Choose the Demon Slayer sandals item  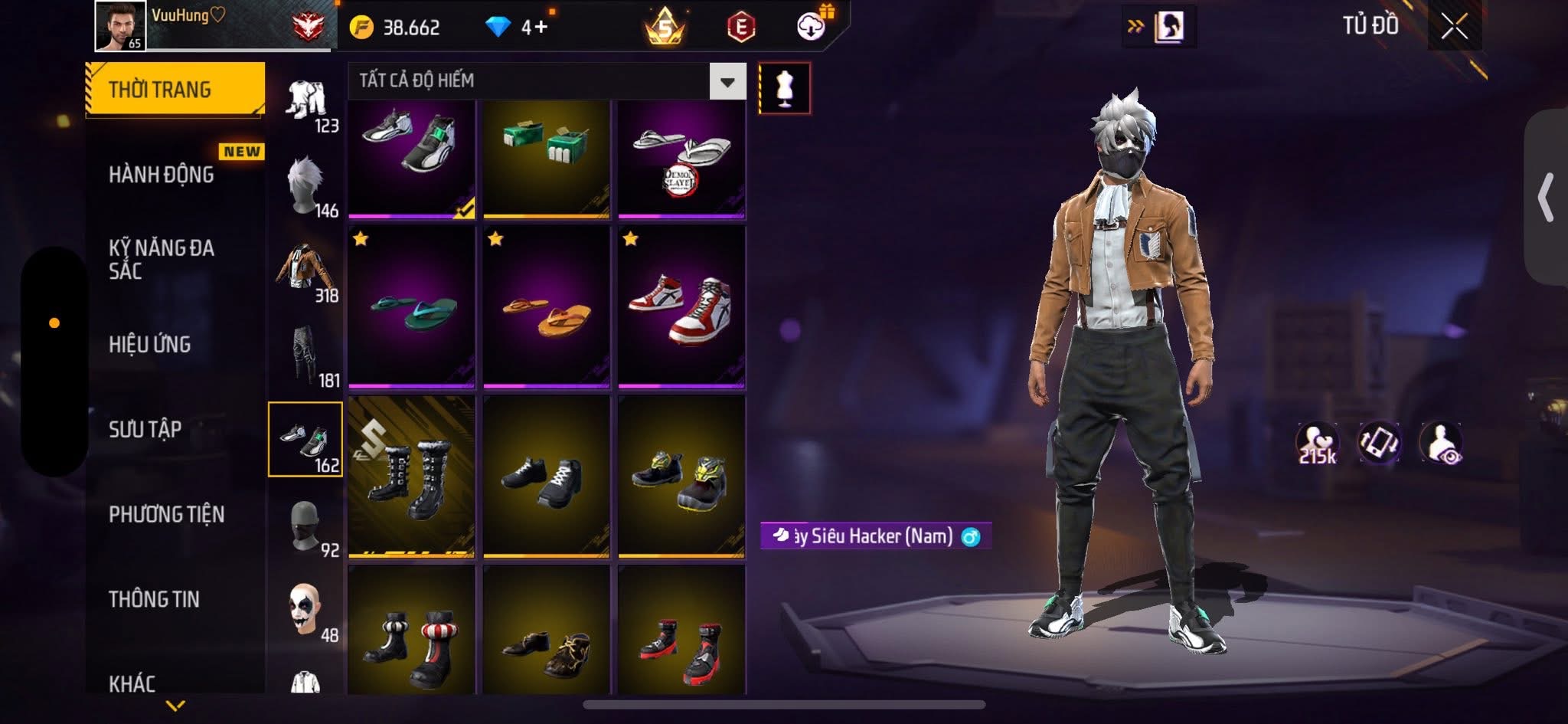[x=681, y=159]
